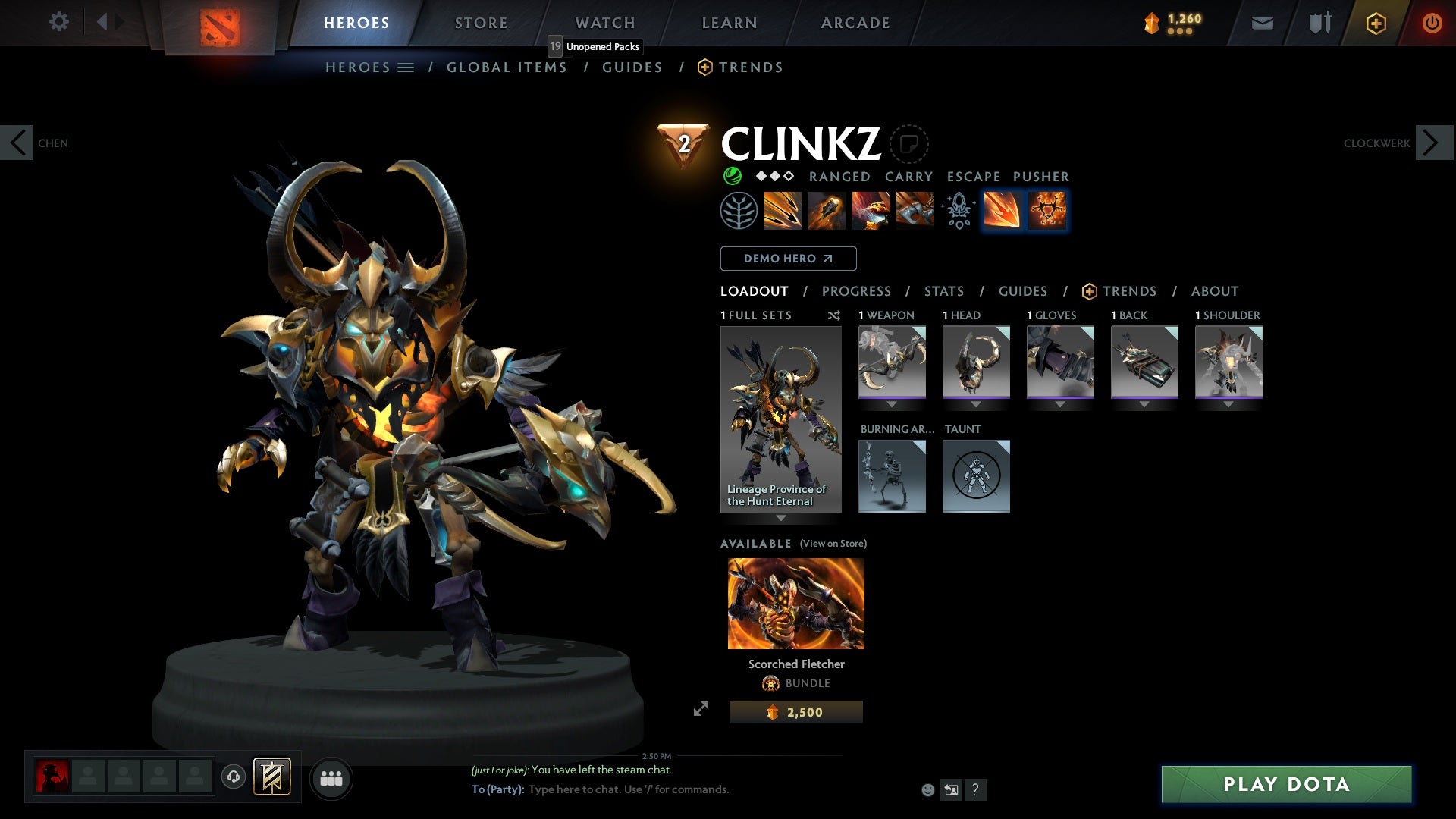Shuffle equipped items using the shuffle icon
Screen dimensions: 1456x819
coord(834,315)
